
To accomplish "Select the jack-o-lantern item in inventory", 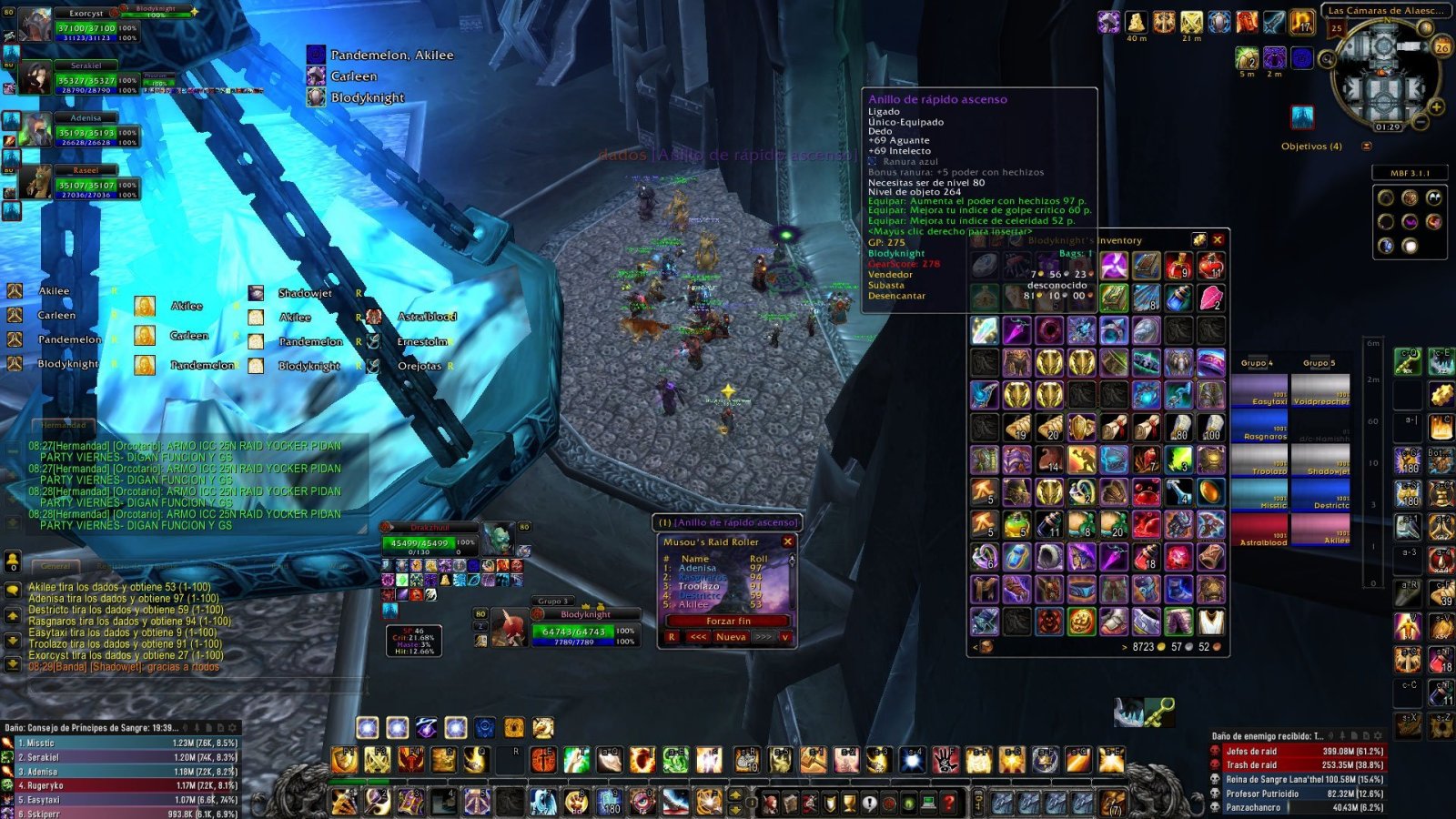I will point(1081,622).
